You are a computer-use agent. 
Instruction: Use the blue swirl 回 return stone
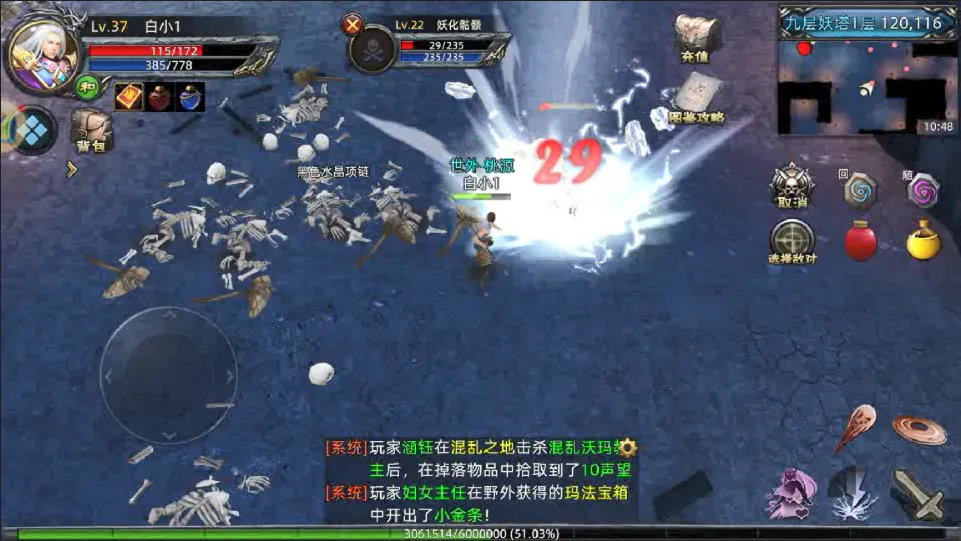[x=859, y=189]
